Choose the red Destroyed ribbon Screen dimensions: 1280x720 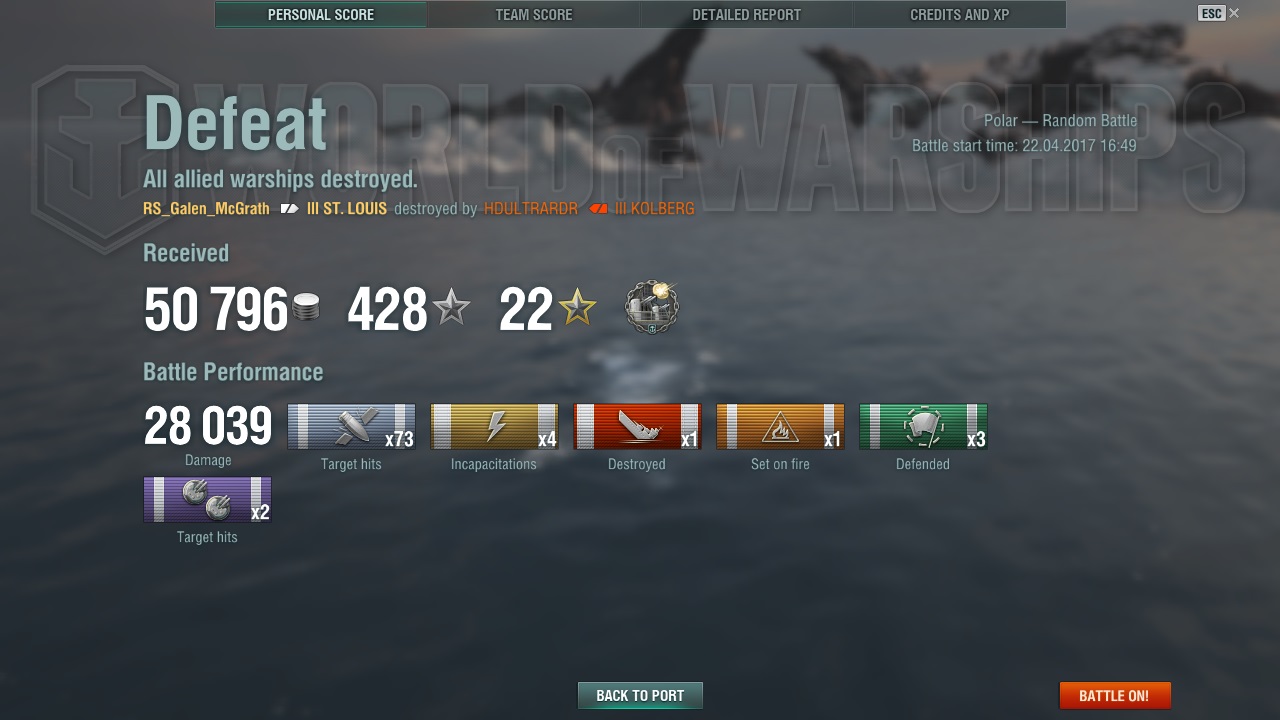[x=637, y=427]
